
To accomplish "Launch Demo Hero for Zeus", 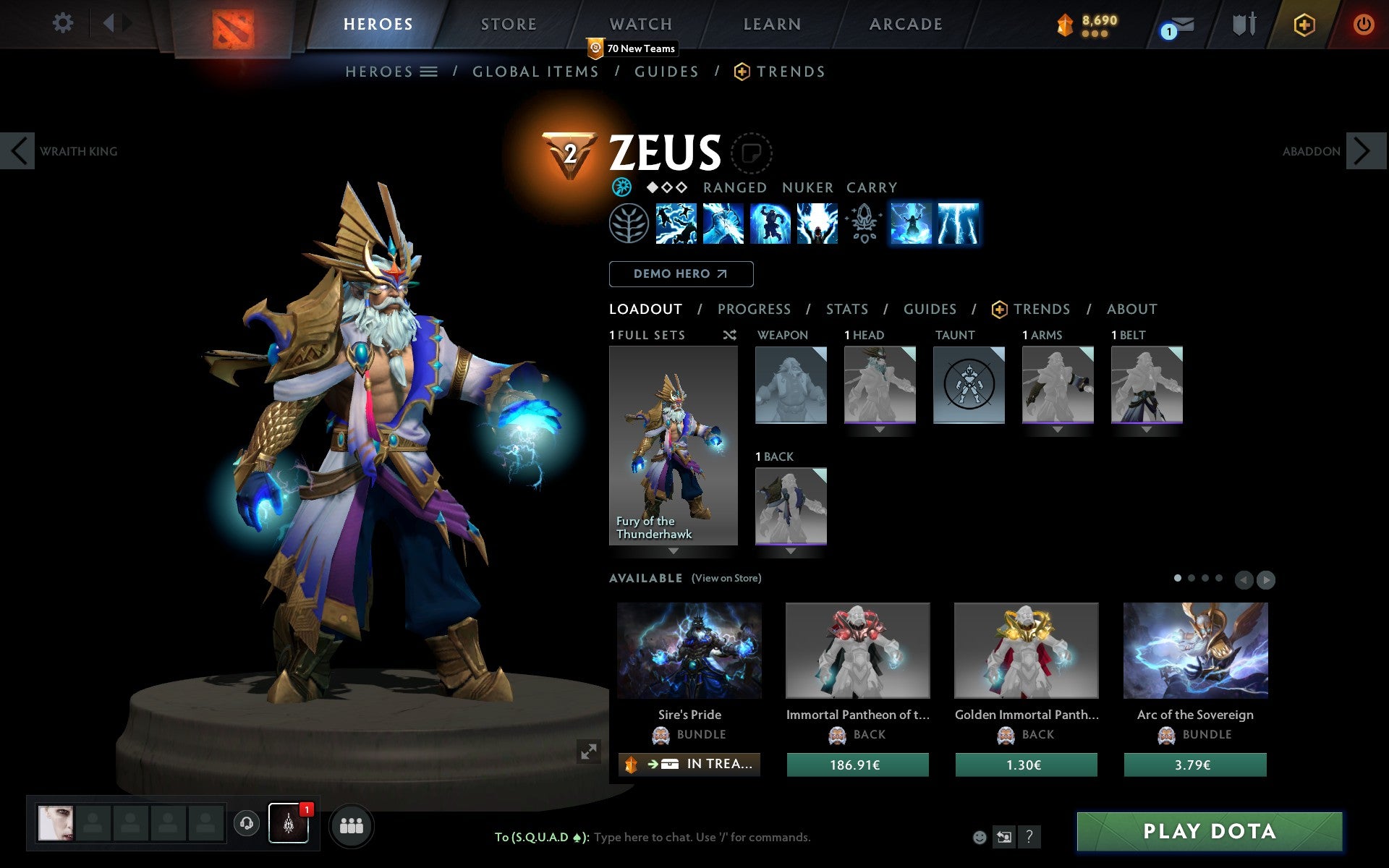I will pyautogui.click(x=681, y=274).
